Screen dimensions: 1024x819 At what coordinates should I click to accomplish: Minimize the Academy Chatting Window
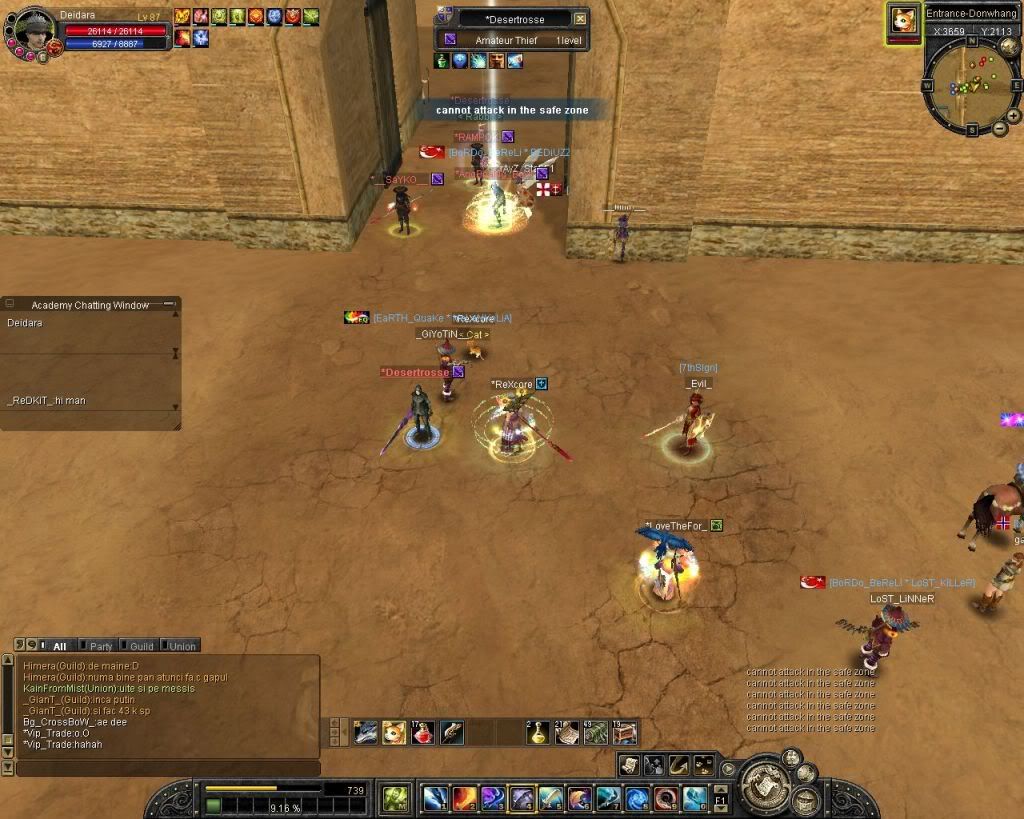coord(168,304)
